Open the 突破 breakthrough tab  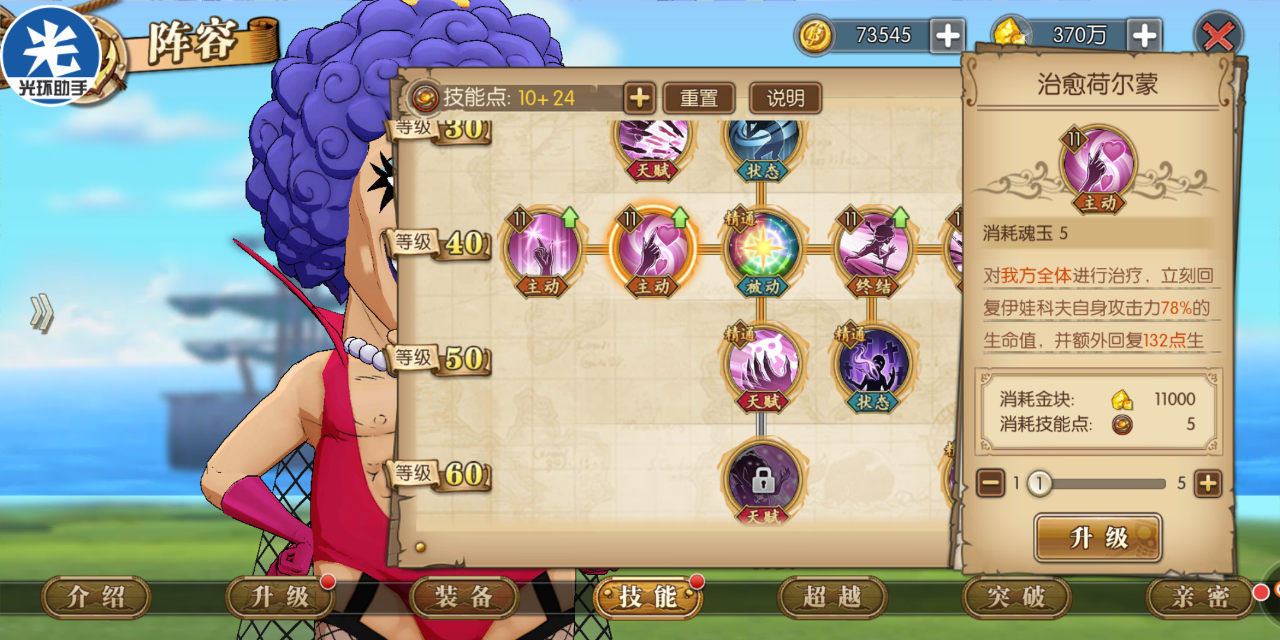click(1016, 598)
